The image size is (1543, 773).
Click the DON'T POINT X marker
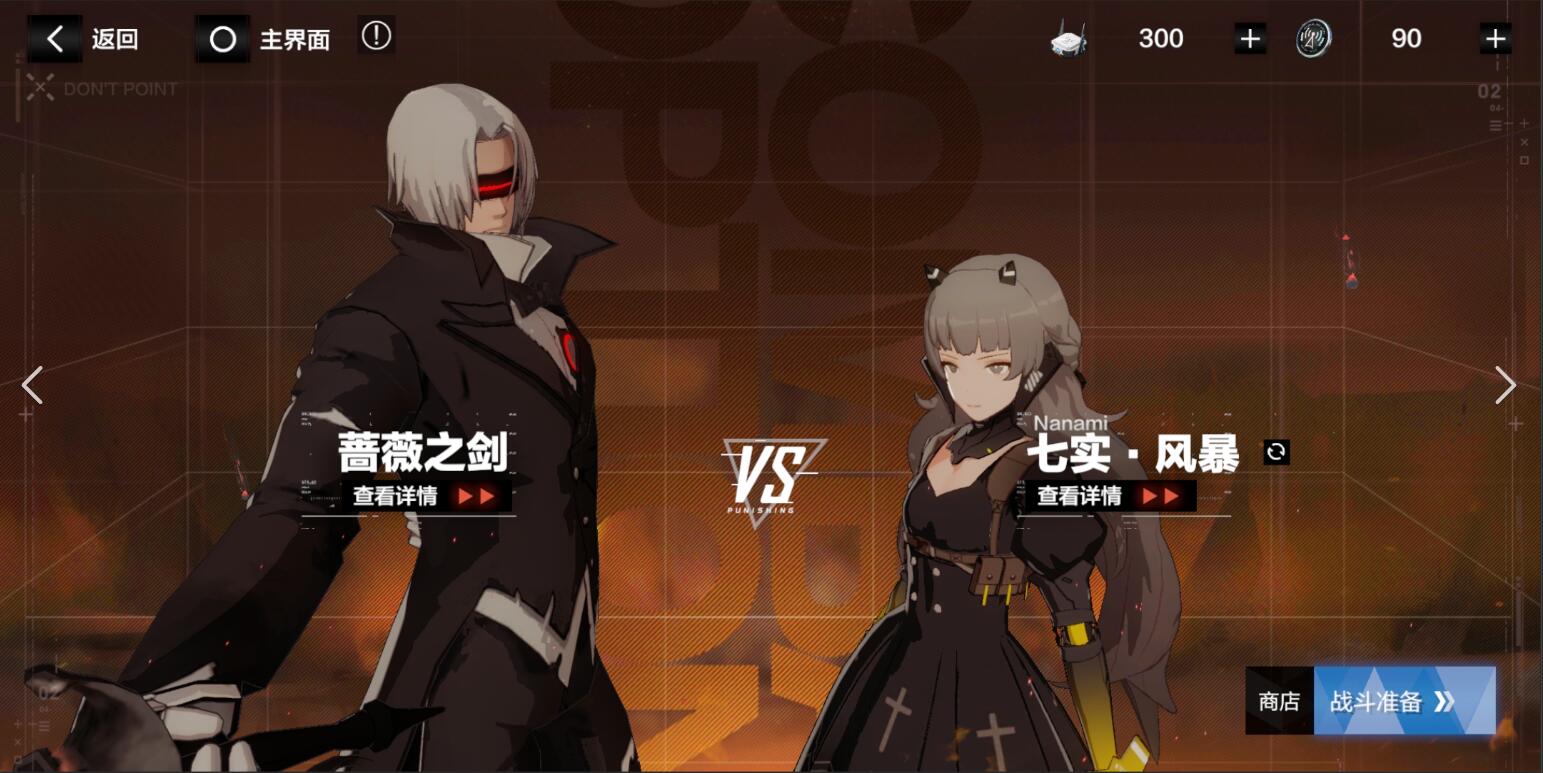[x=39, y=88]
